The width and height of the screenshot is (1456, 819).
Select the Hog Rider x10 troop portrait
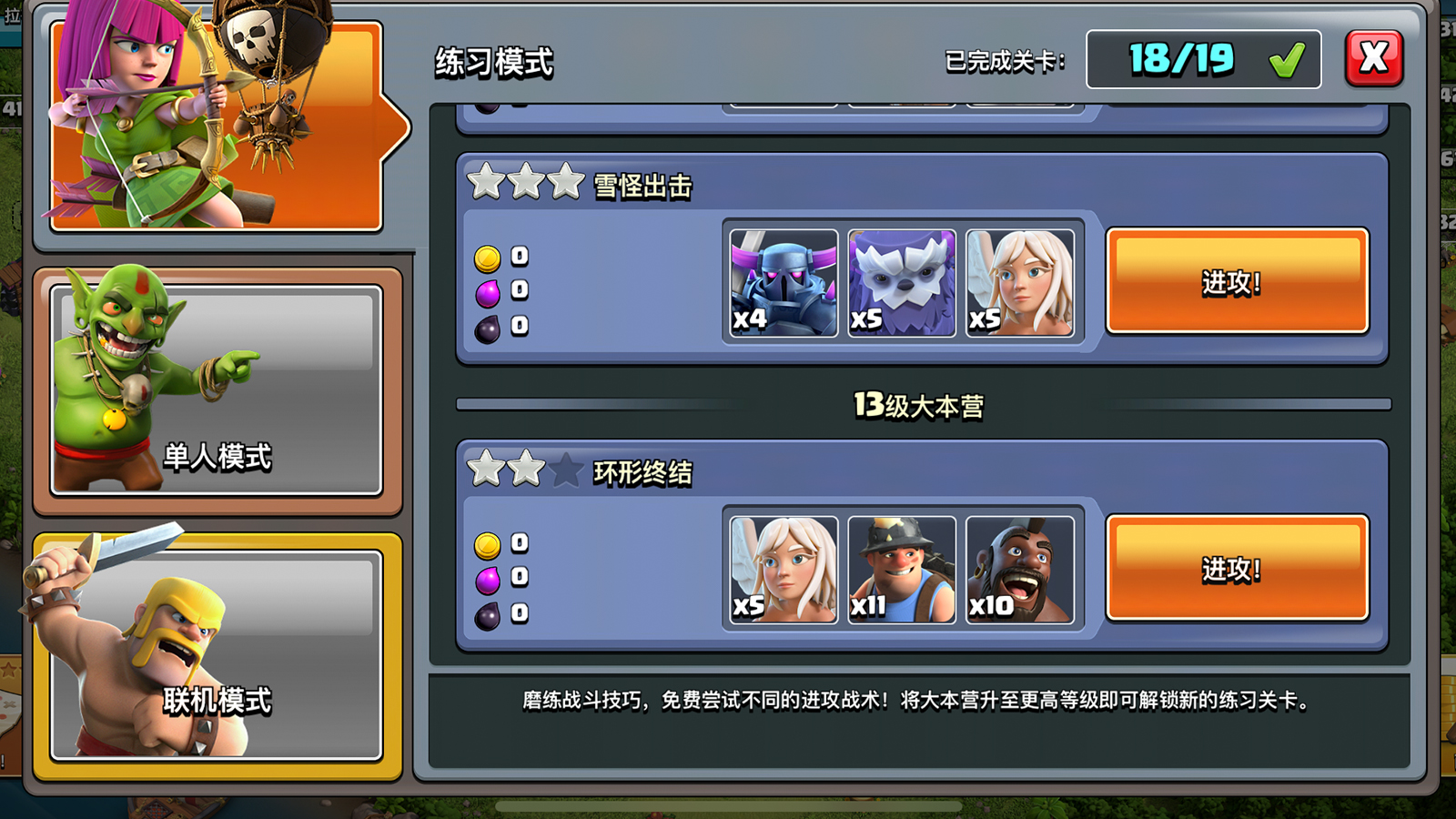coord(1019,567)
